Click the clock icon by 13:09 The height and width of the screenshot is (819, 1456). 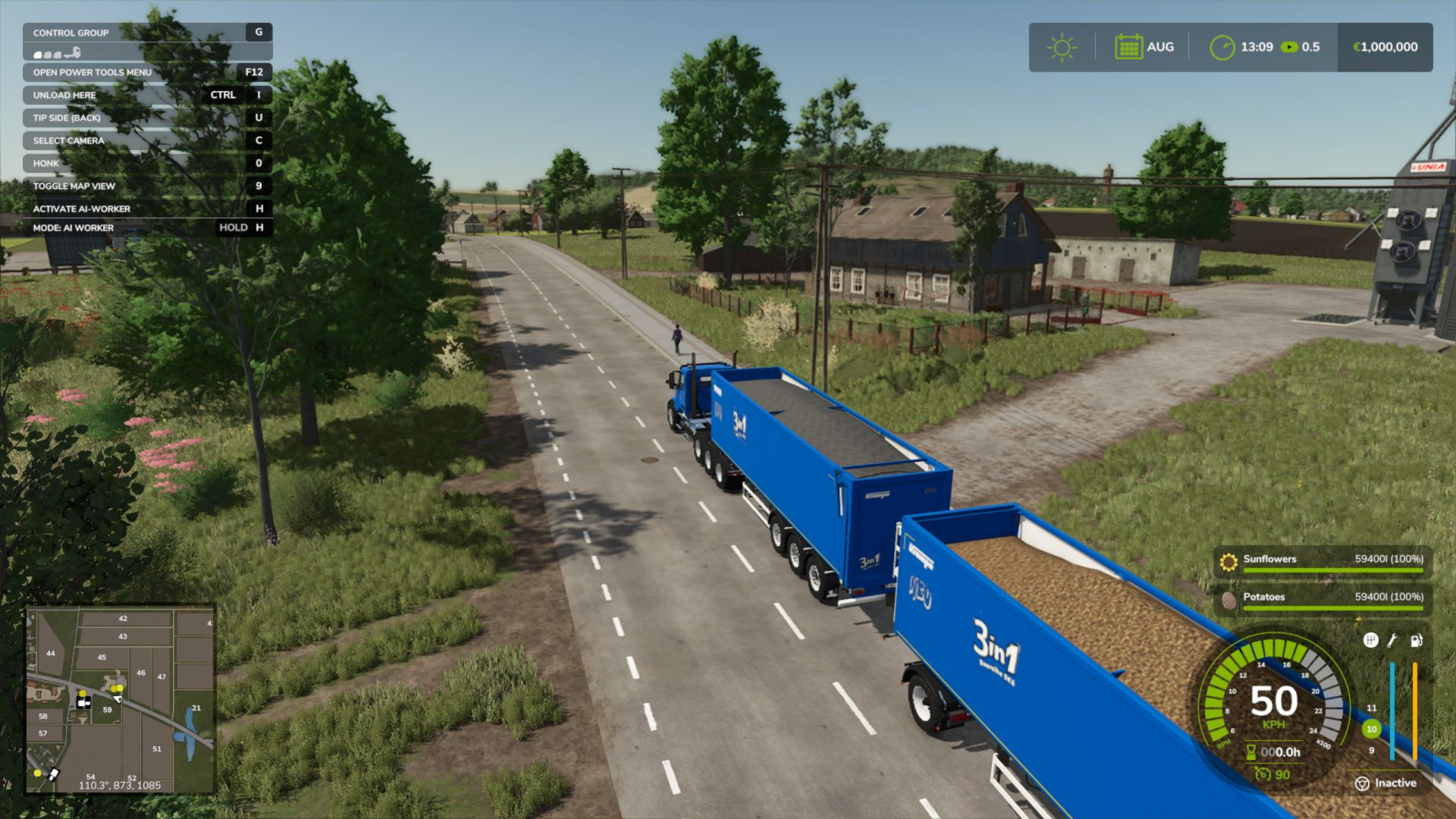pyautogui.click(x=1222, y=47)
